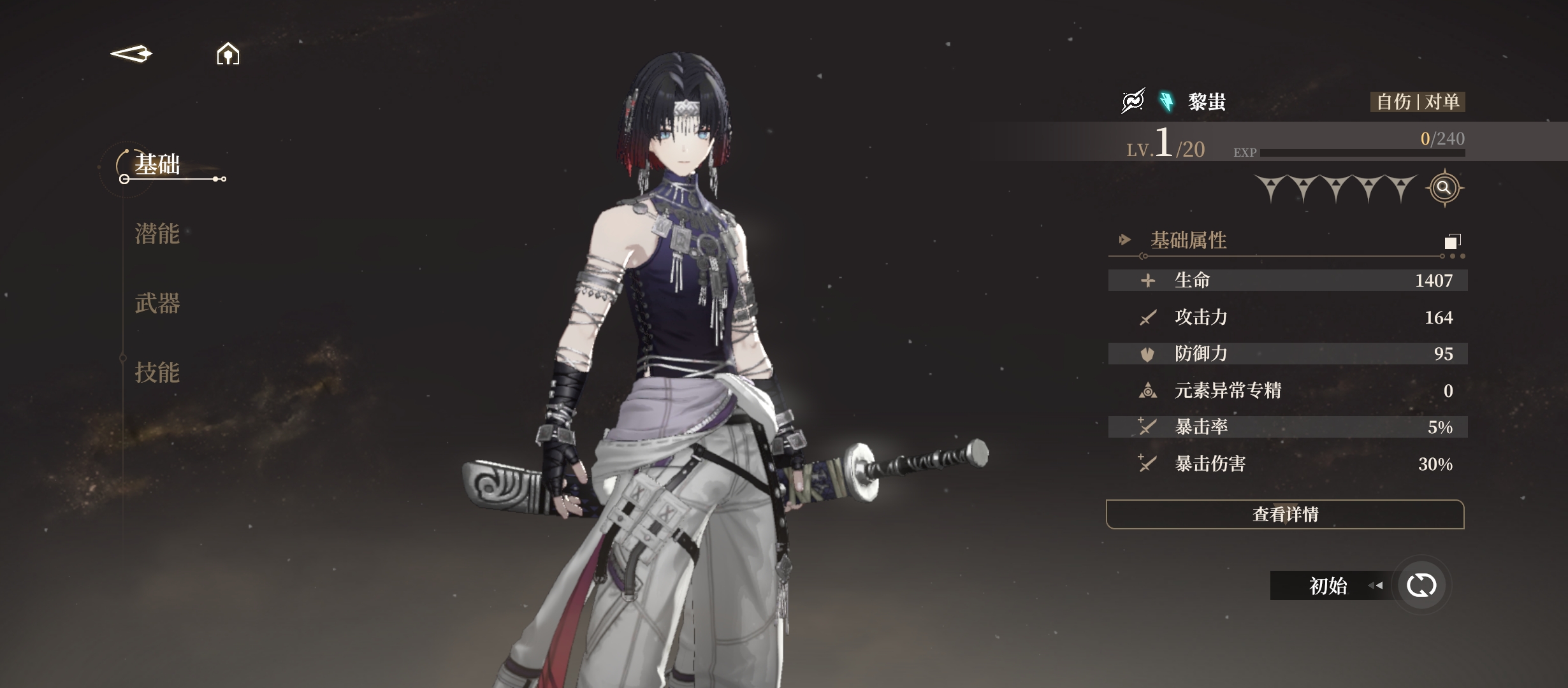Screen dimensions: 1568x688
Task: Click the weapon-type icon before the character name
Action: click(x=1133, y=101)
